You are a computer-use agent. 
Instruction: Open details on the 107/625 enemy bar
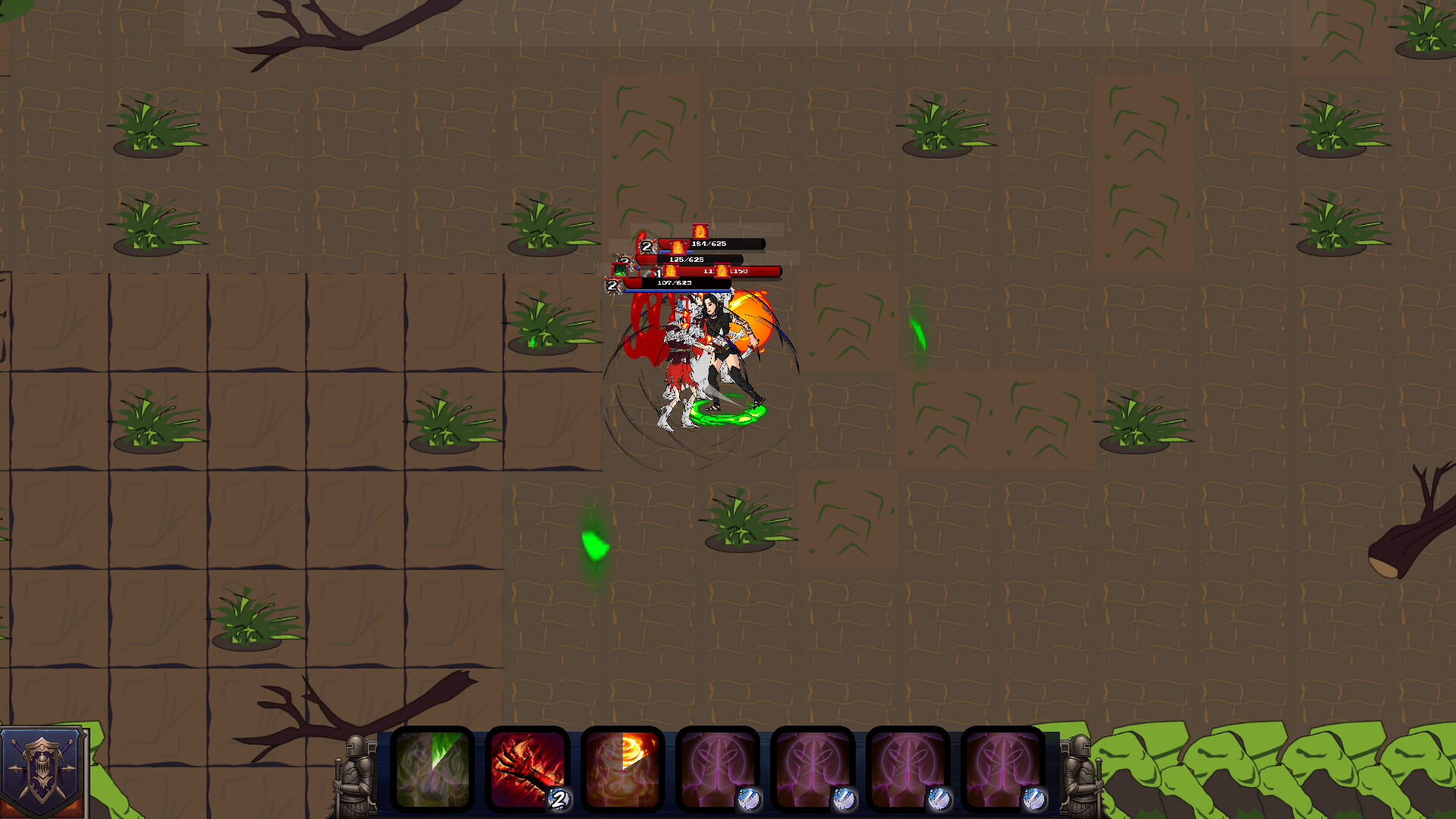[673, 284]
